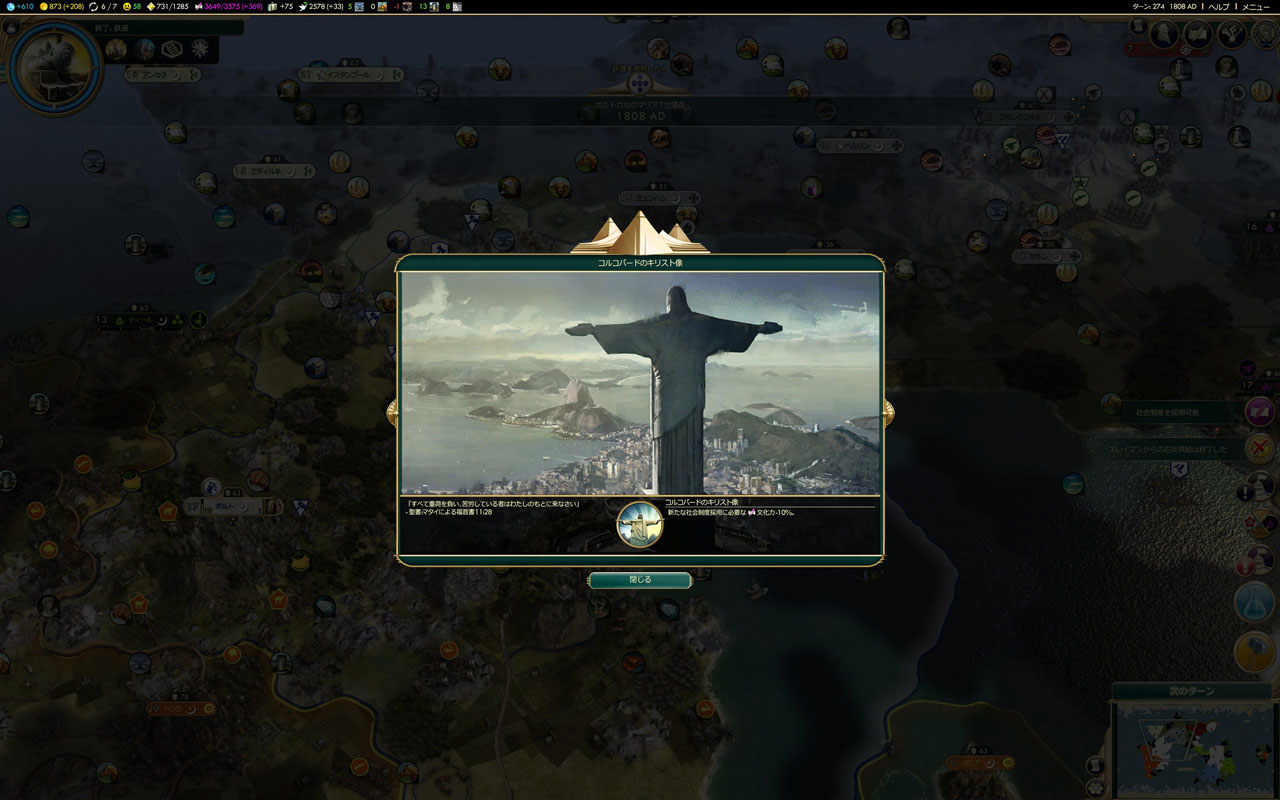Dismiss the red X notification
The image size is (1280, 800).
pyautogui.click(x=1260, y=448)
